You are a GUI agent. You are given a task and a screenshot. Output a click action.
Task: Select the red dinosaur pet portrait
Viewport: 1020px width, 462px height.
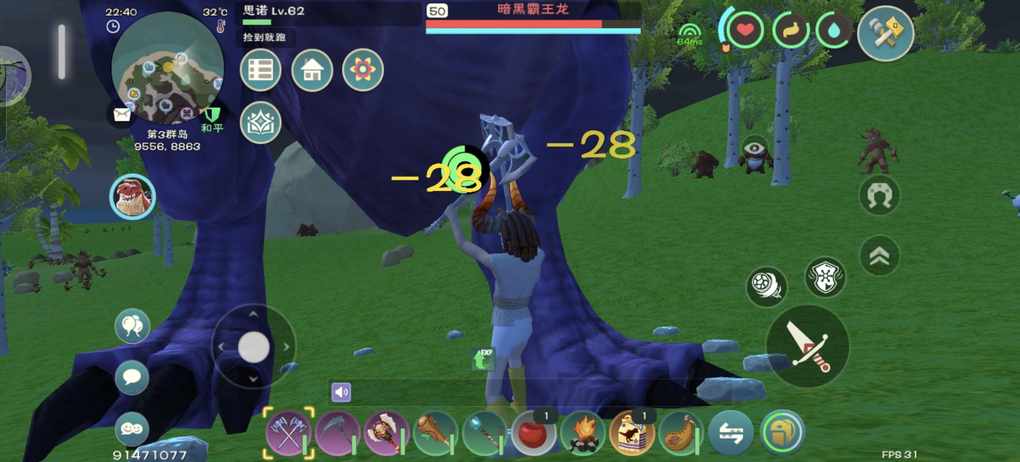pos(132,197)
